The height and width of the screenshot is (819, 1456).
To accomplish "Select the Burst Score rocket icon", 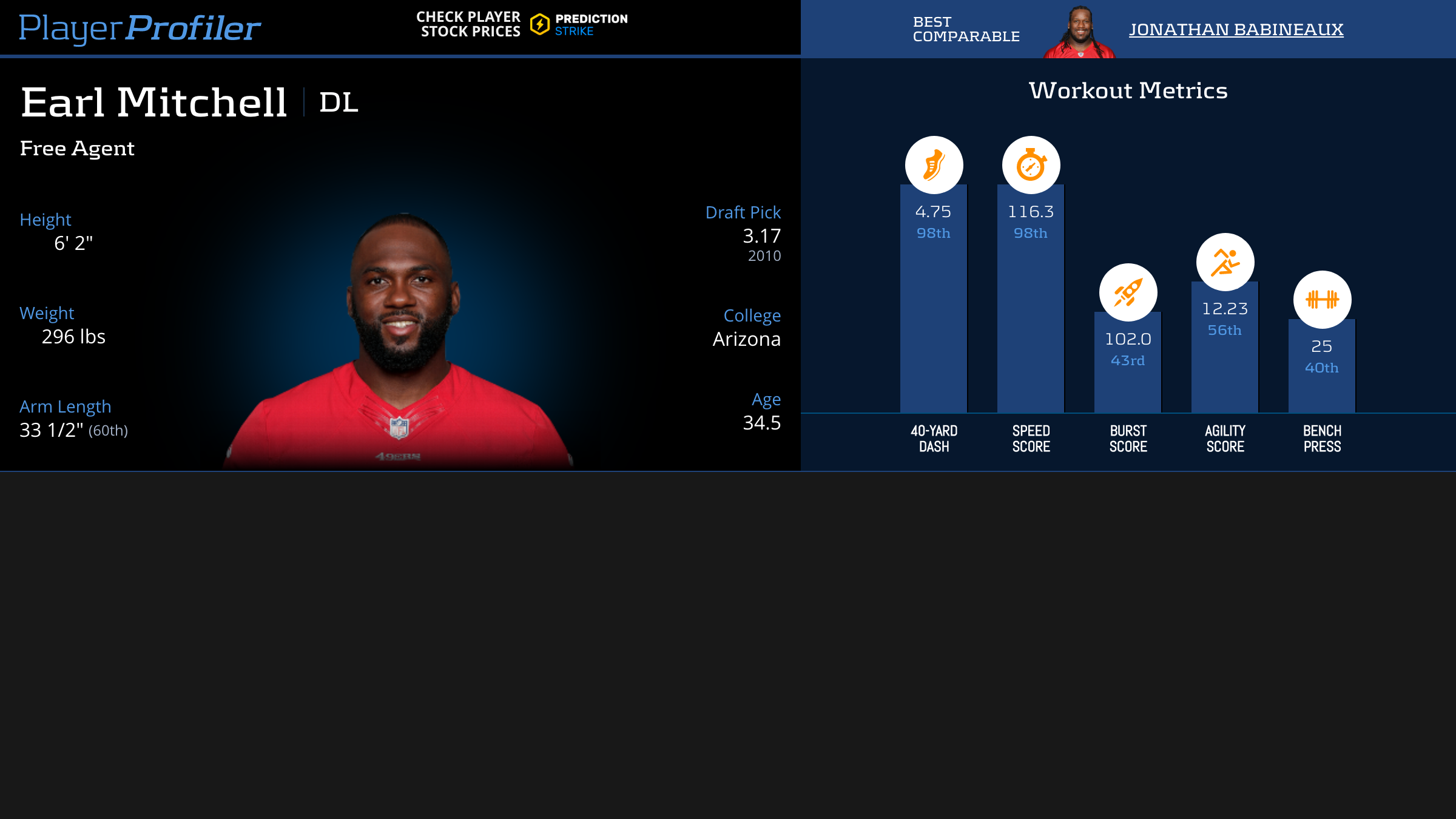I will coord(1128,292).
